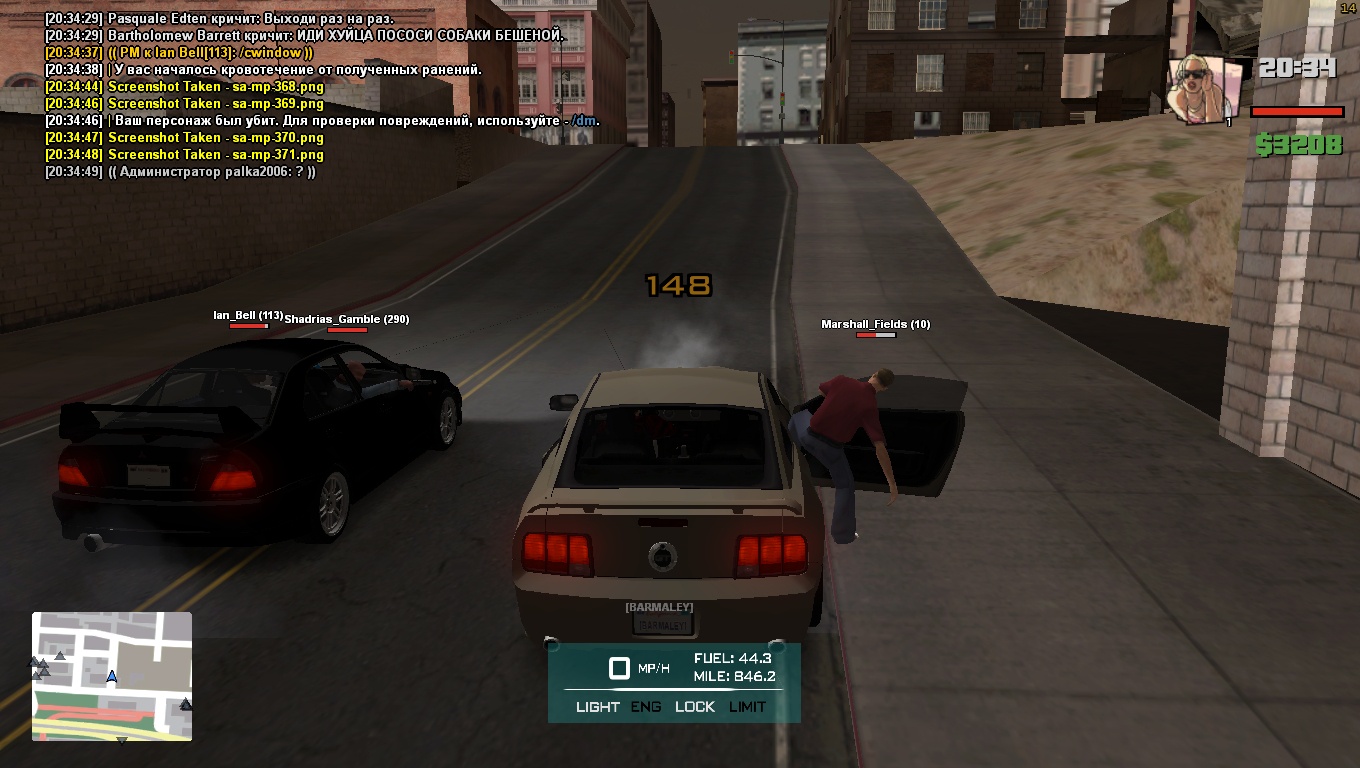Toggle the LIGHT indicator on vehicle panel
The width and height of the screenshot is (1360, 768).
[598, 707]
